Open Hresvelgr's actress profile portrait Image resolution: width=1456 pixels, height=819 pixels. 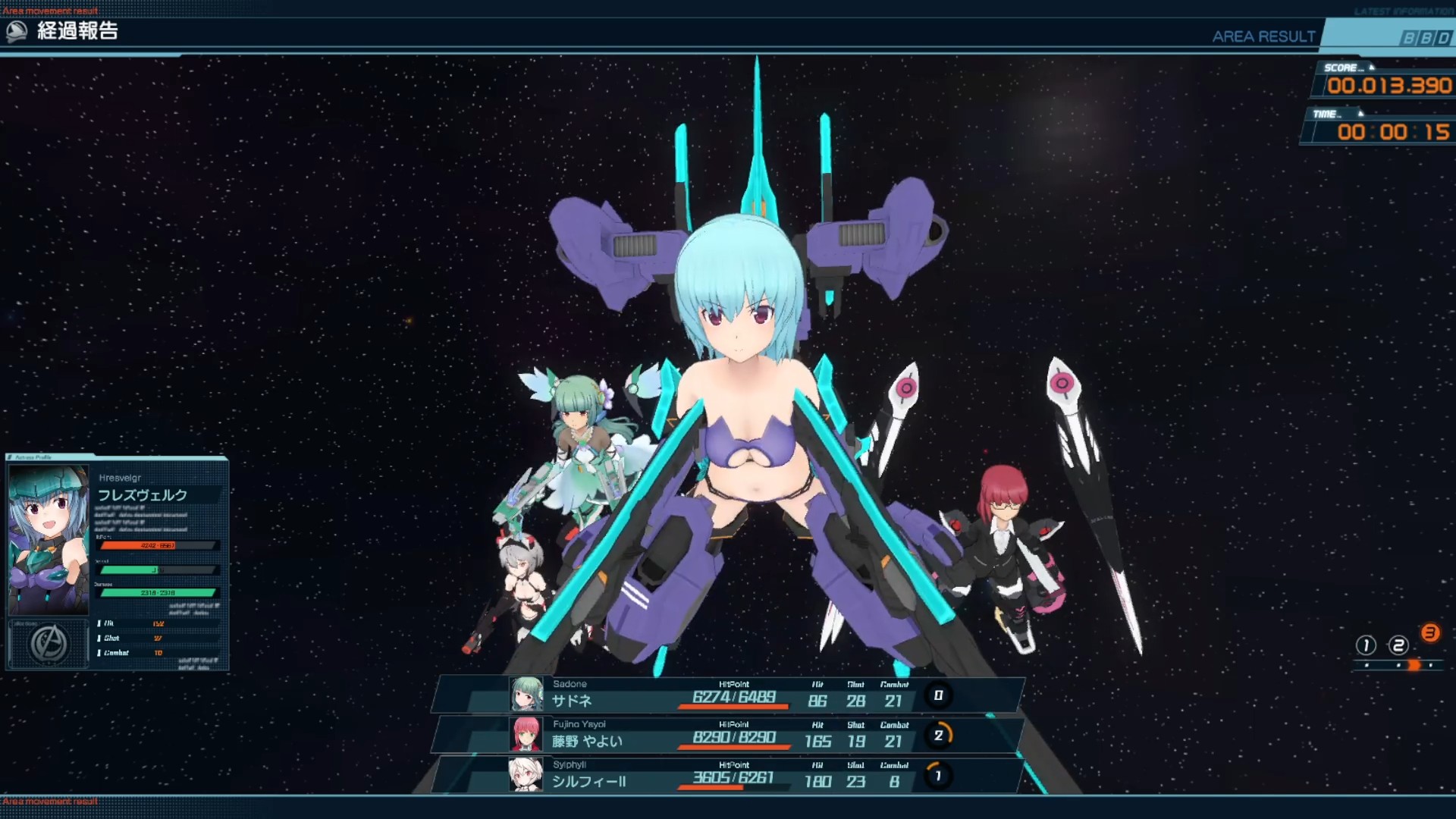[x=49, y=539]
